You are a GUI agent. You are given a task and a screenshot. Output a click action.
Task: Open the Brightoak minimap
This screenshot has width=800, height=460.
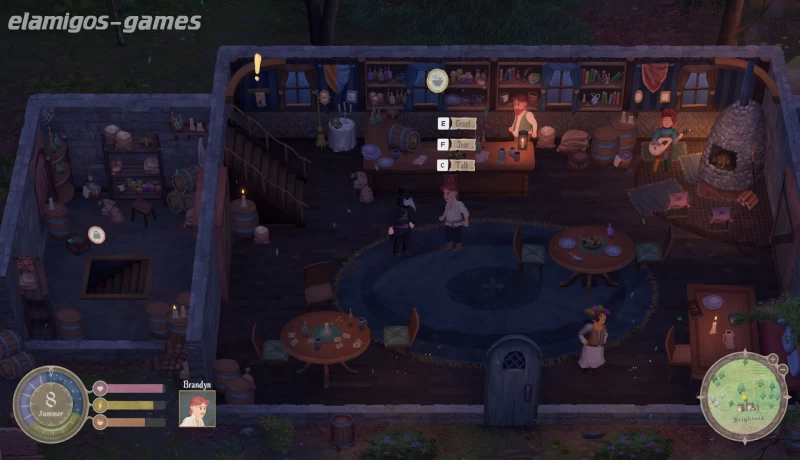[742, 396]
